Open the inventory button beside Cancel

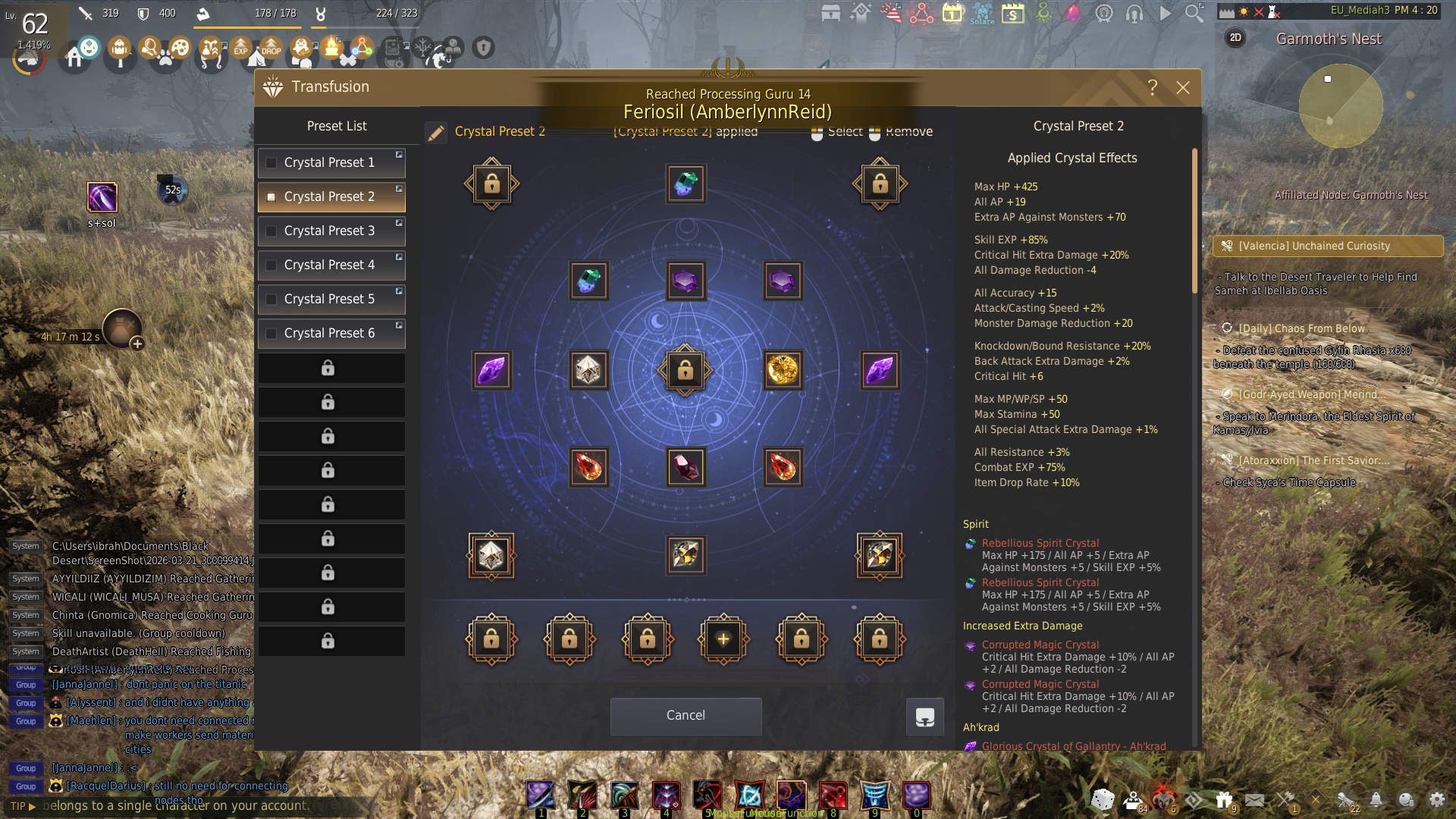[x=924, y=717]
